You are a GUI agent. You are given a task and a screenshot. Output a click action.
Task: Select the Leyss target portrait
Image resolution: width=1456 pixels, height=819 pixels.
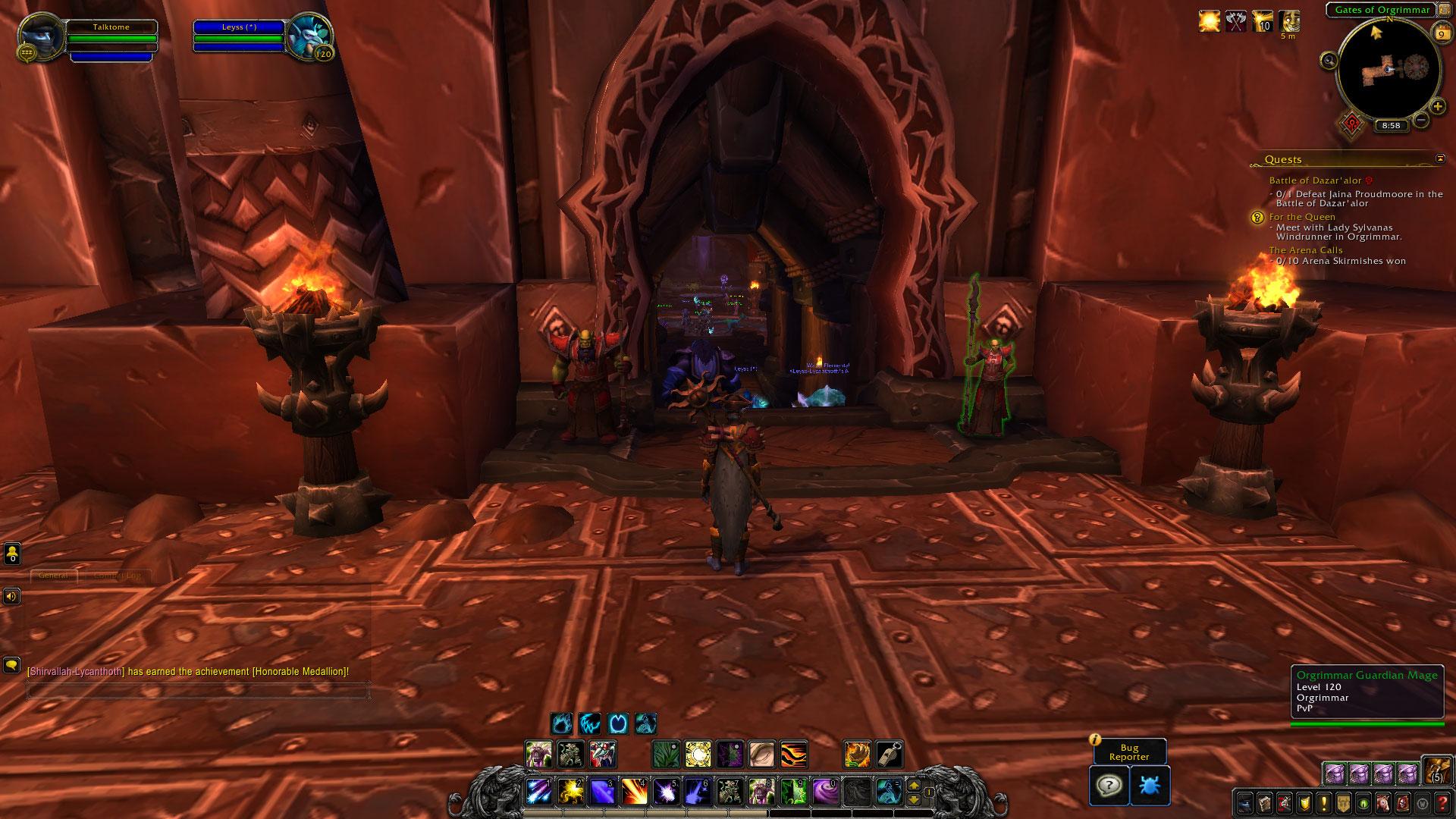tap(309, 37)
